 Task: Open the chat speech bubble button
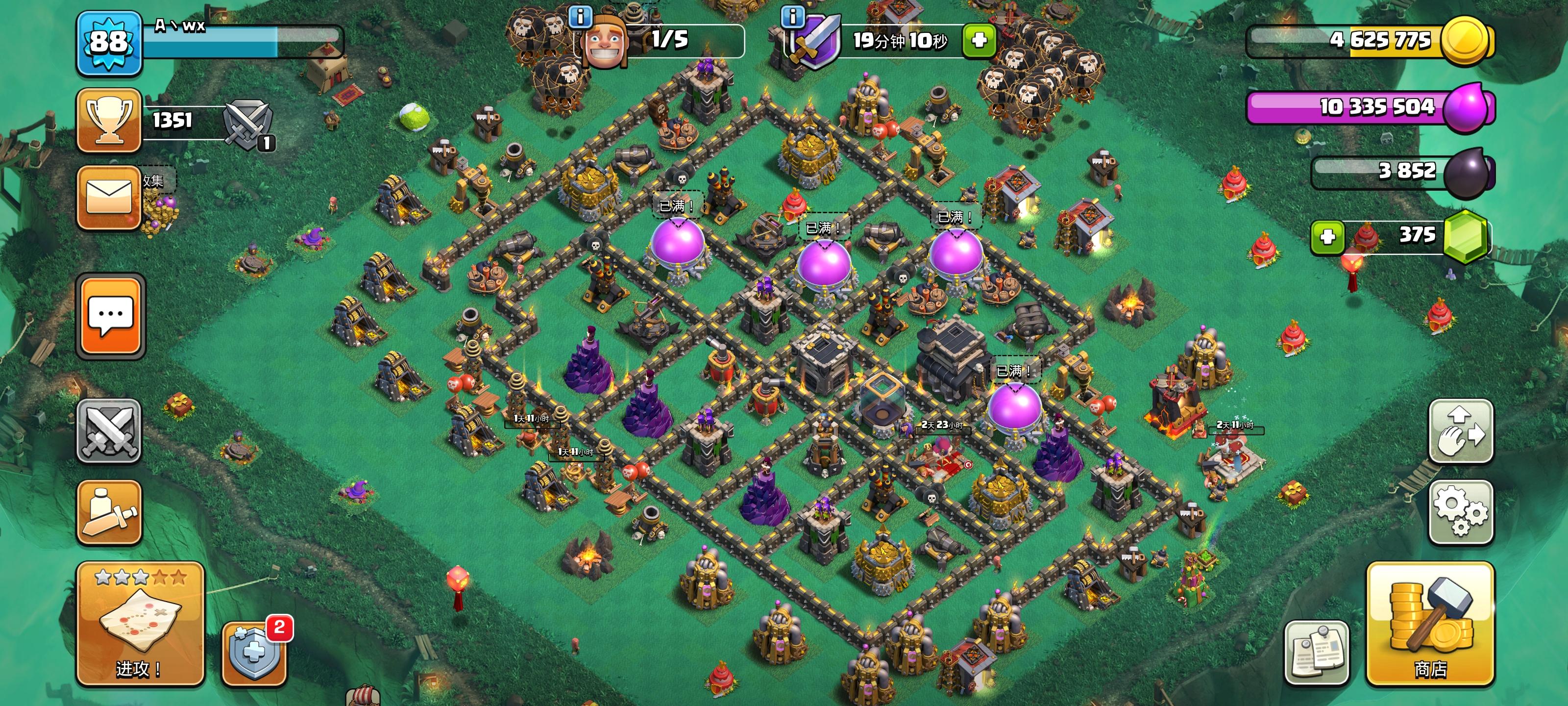click(110, 316)
